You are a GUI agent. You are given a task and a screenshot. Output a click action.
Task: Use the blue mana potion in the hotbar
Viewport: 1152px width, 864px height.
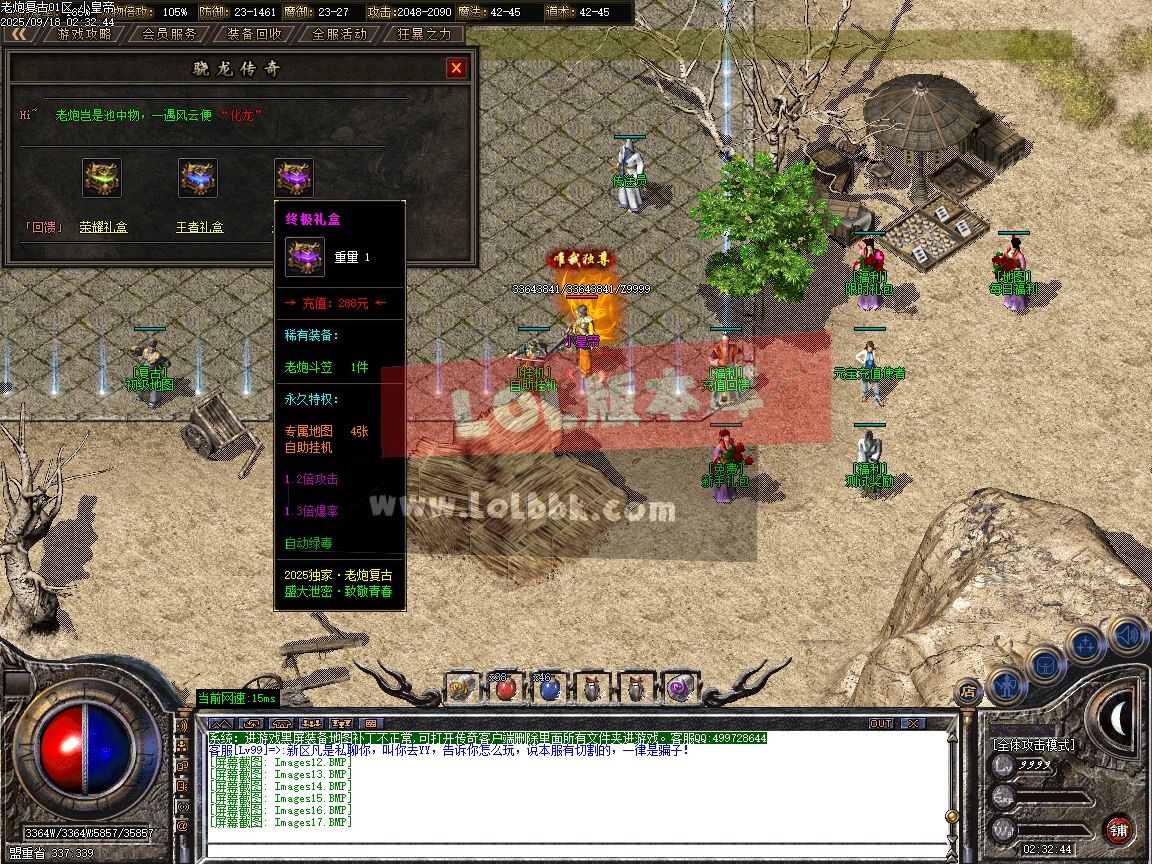tap(546, 688)
